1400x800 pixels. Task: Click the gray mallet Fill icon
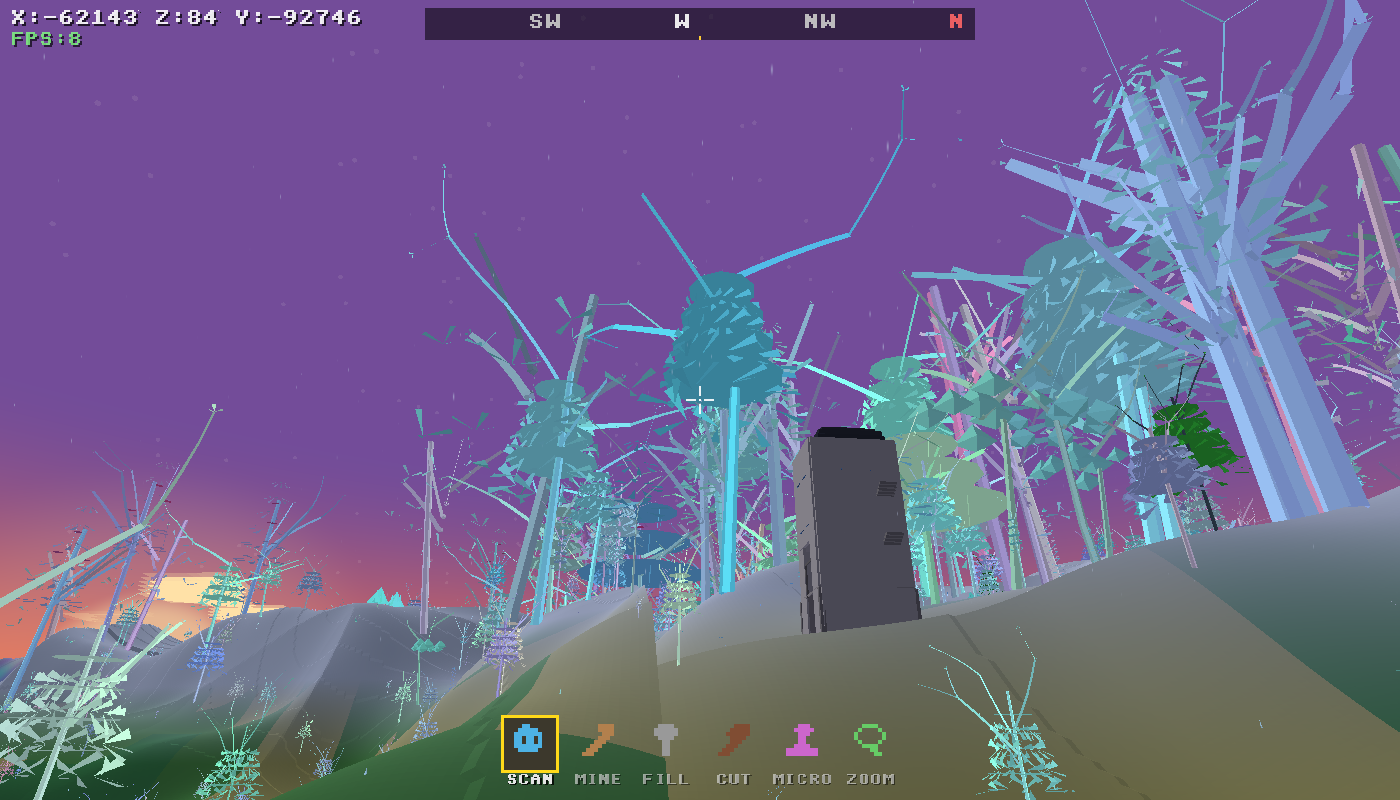coord(667,740)
